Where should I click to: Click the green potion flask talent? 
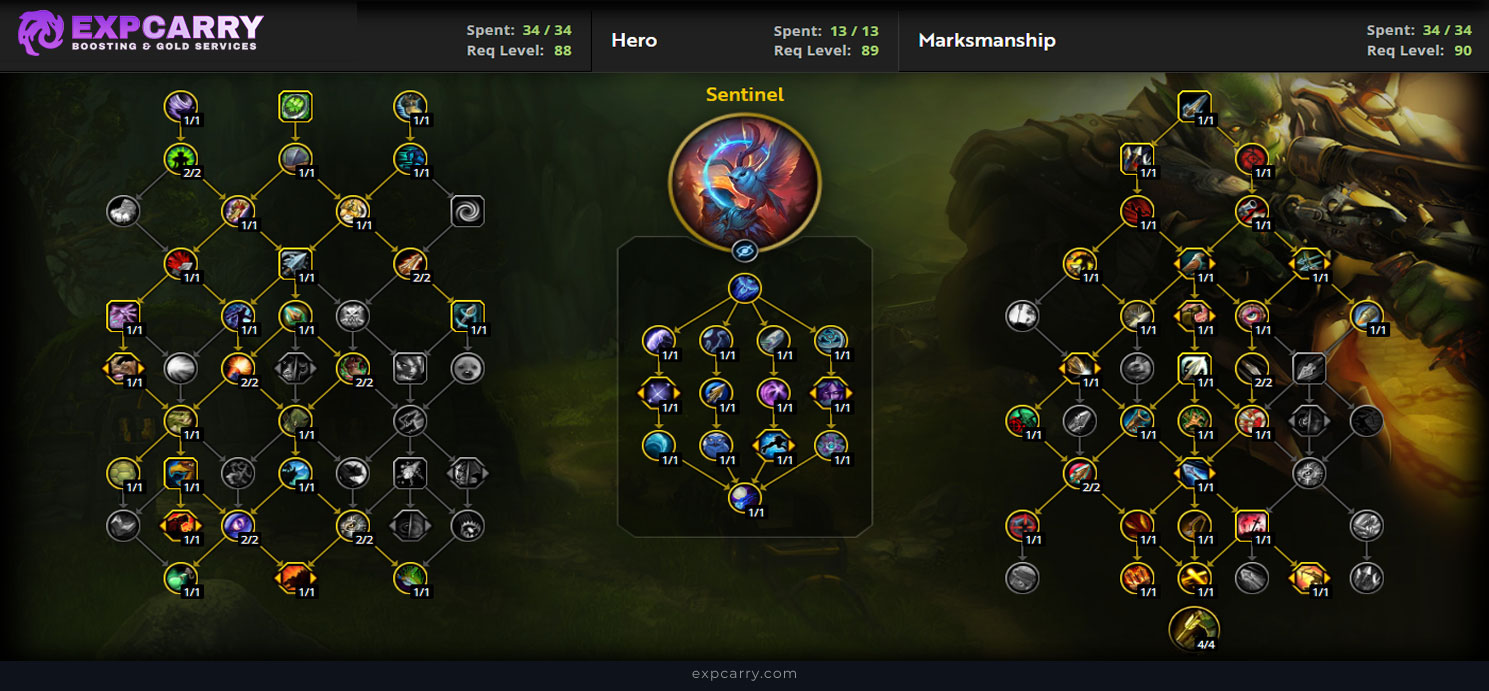coord(181,577)
